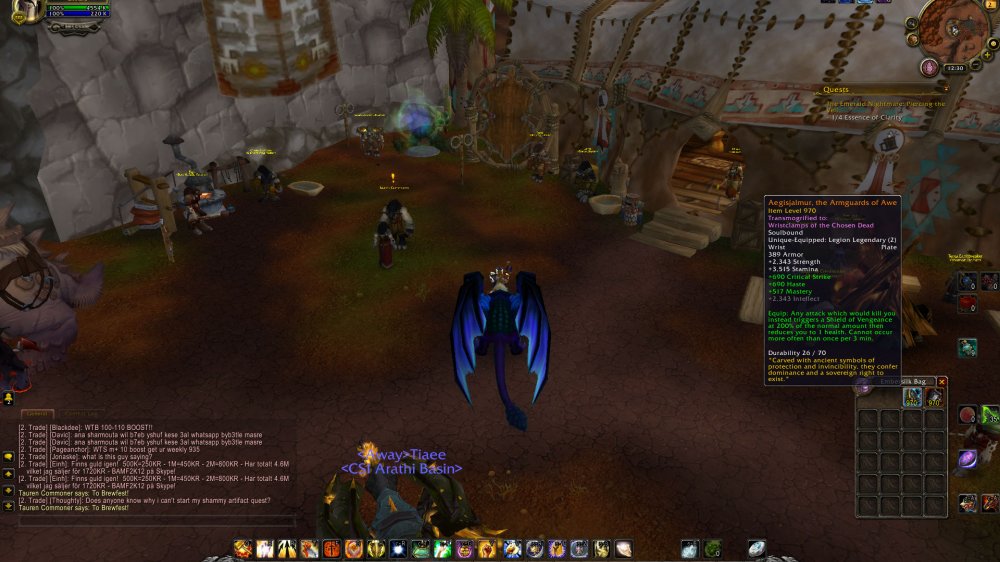
Task: Select the dark plate 970 bag item
Action: pos(934,398)
